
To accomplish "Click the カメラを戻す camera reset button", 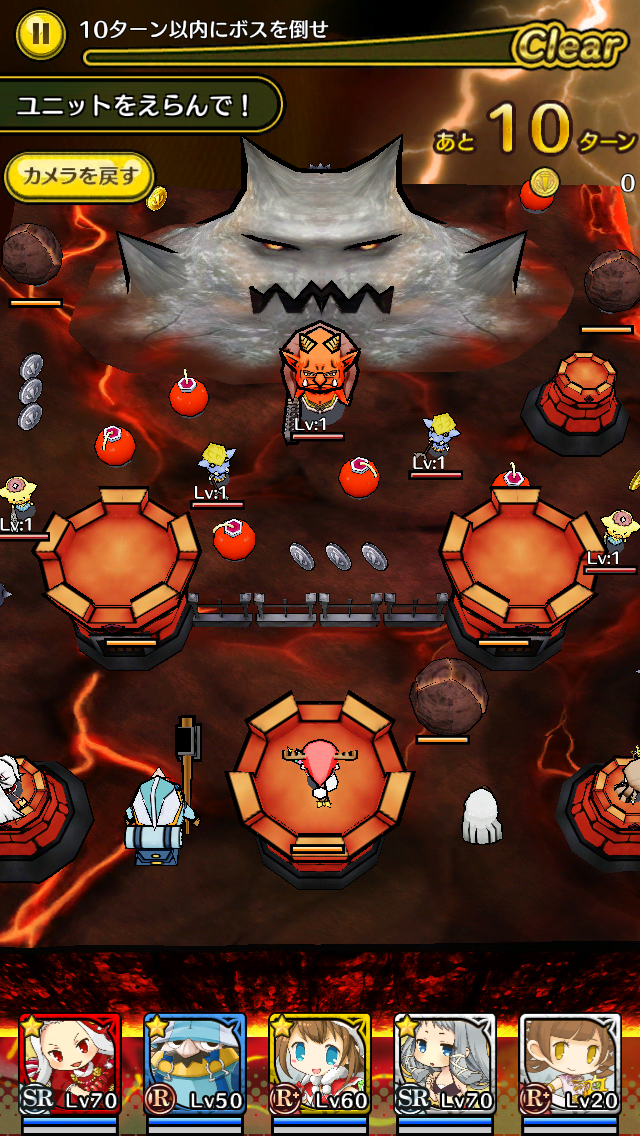I will point(80,177).
